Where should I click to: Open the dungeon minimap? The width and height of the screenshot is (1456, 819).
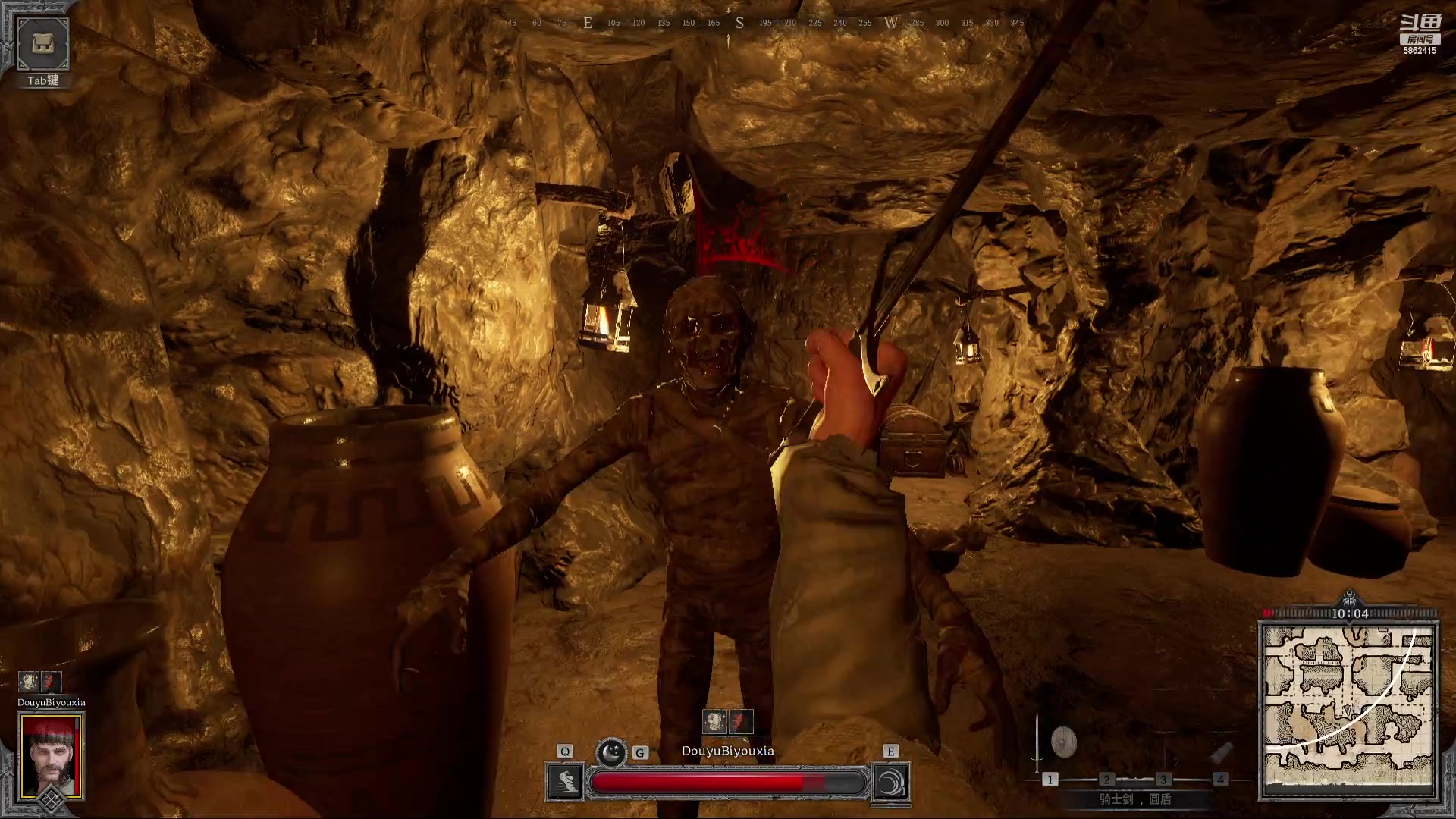point(1348,709)
